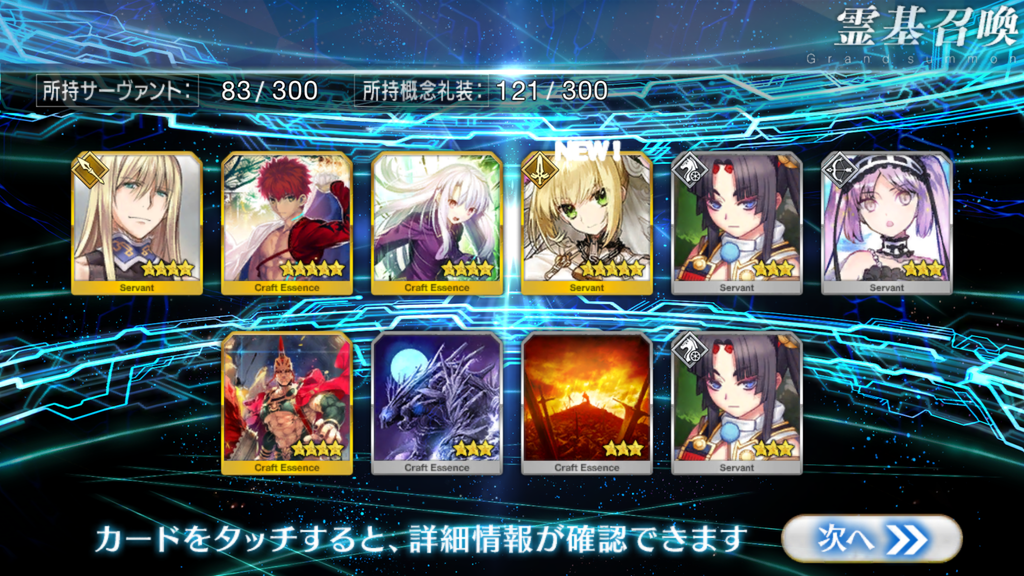Select the dark-haired Servant card beside the battlefield card
The width and height of the screenshot is (1024, 576).
point(737,403)
